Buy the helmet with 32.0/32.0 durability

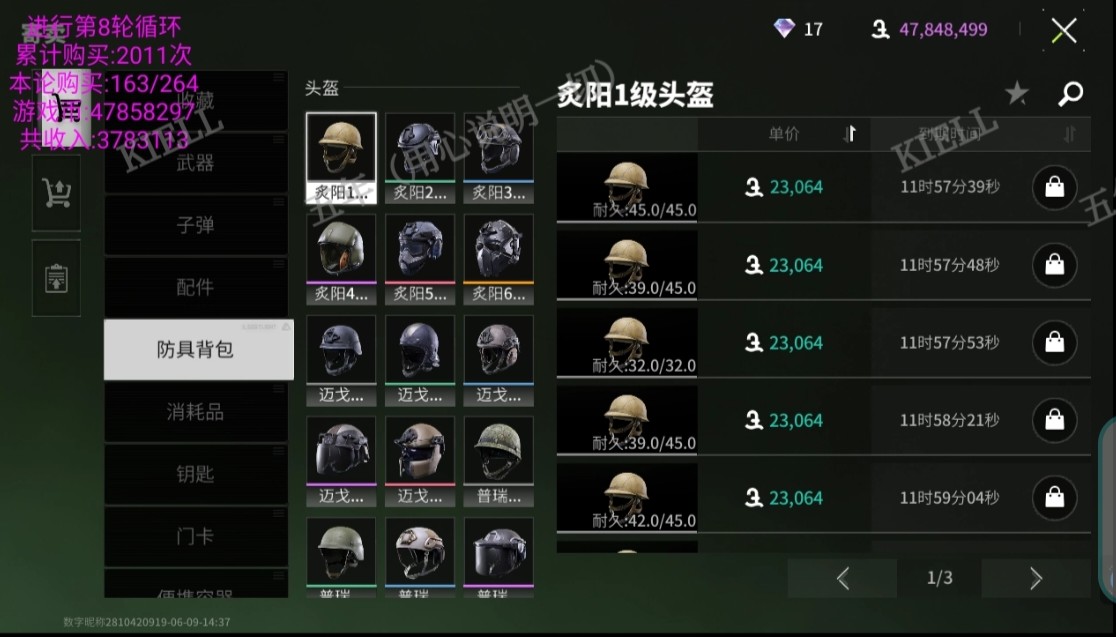1054,343
